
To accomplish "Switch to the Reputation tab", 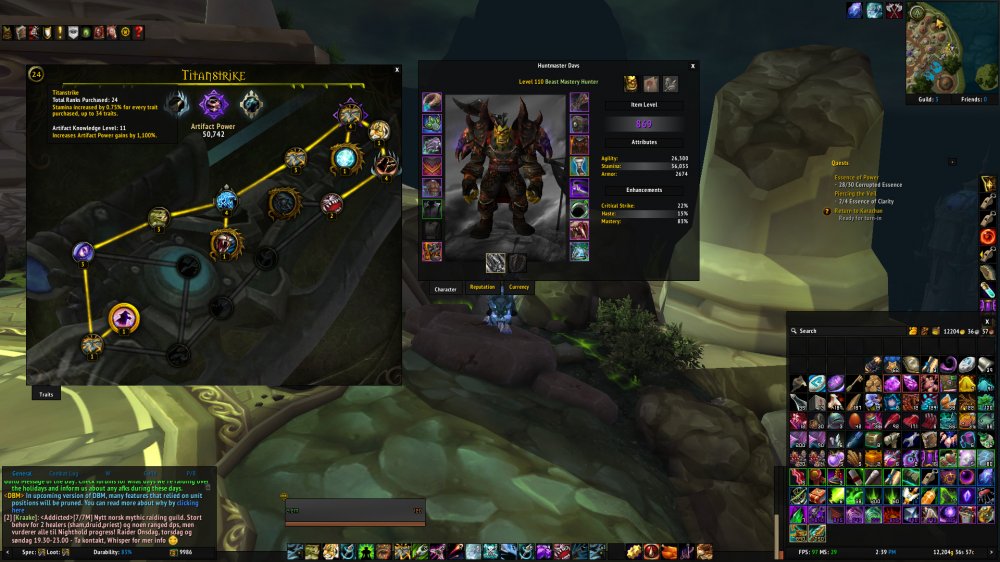I will click(x=483, y=288).
